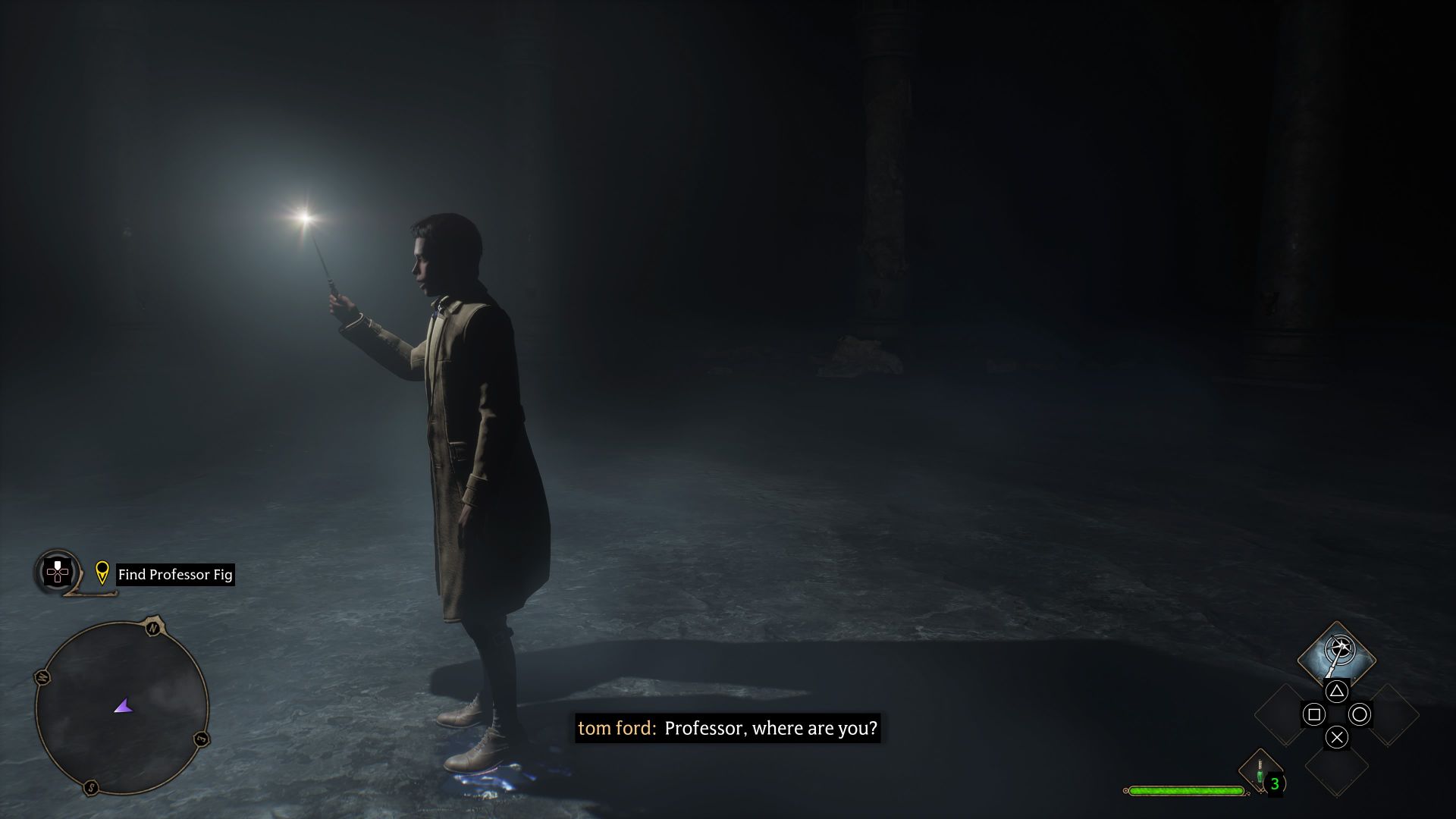
Task: Click the dialogue line Professor, where are you?
Action: 770,728
